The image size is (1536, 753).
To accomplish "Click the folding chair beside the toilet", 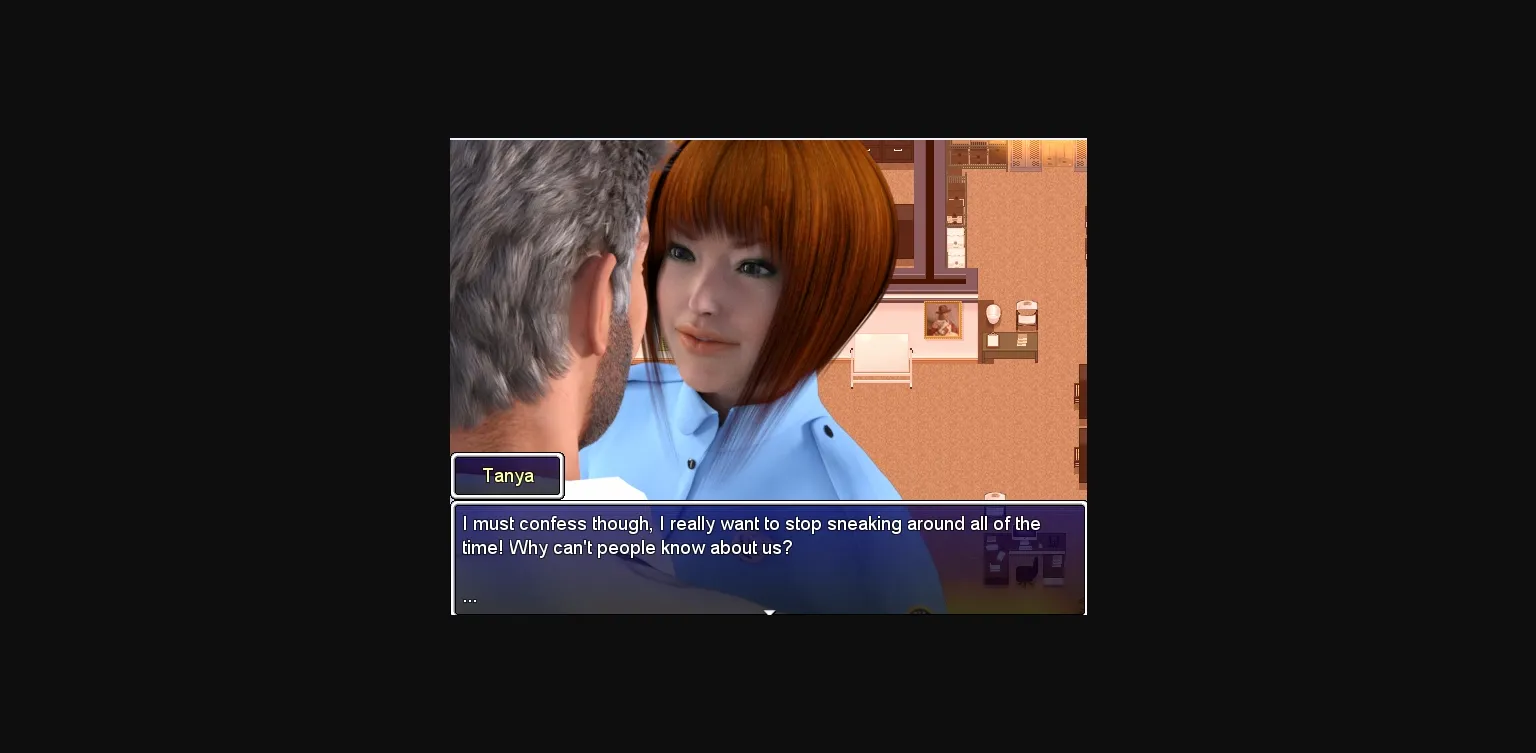I will (1026, 316).
